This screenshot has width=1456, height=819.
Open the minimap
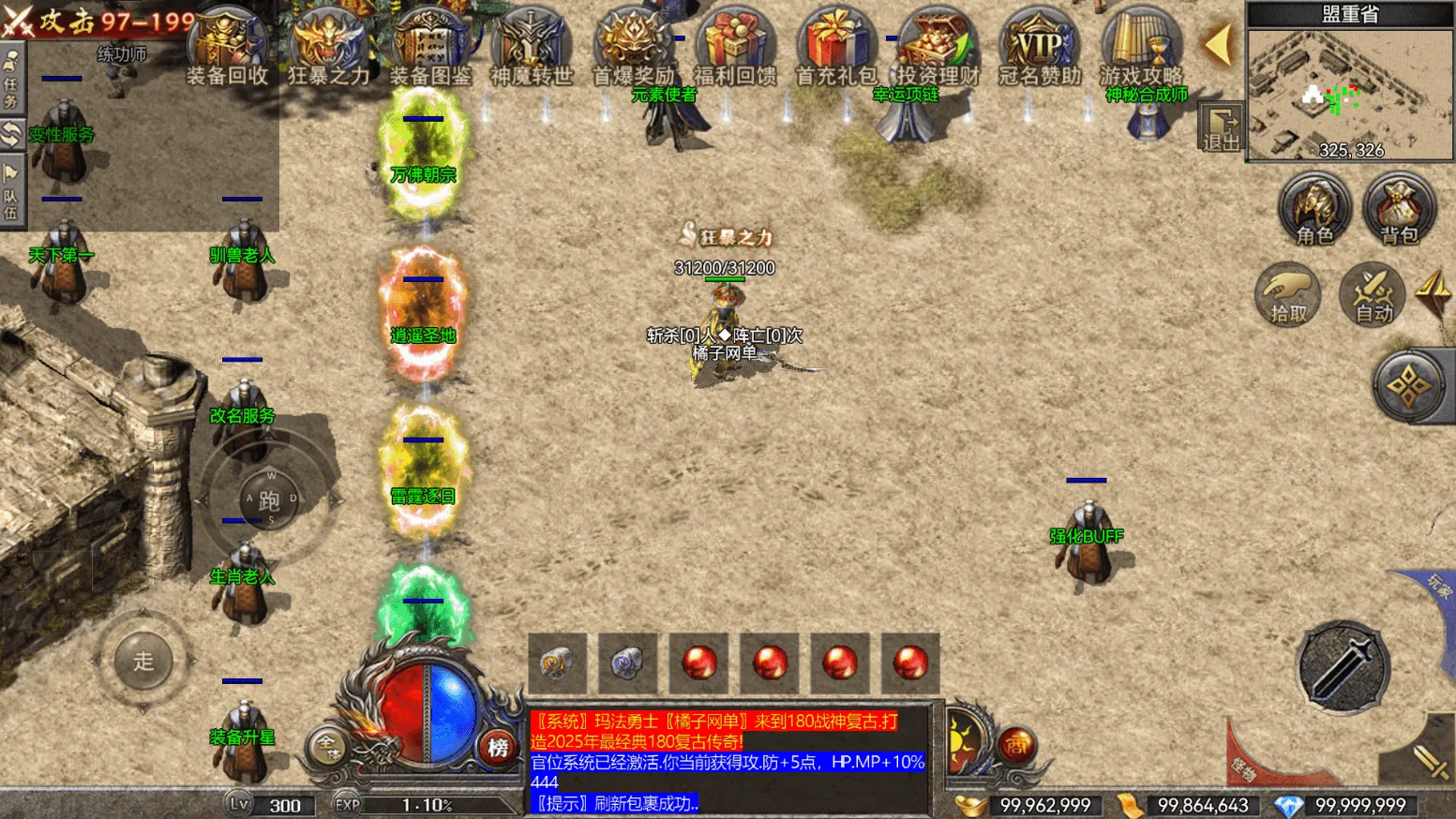click(x=1350, y=94)
